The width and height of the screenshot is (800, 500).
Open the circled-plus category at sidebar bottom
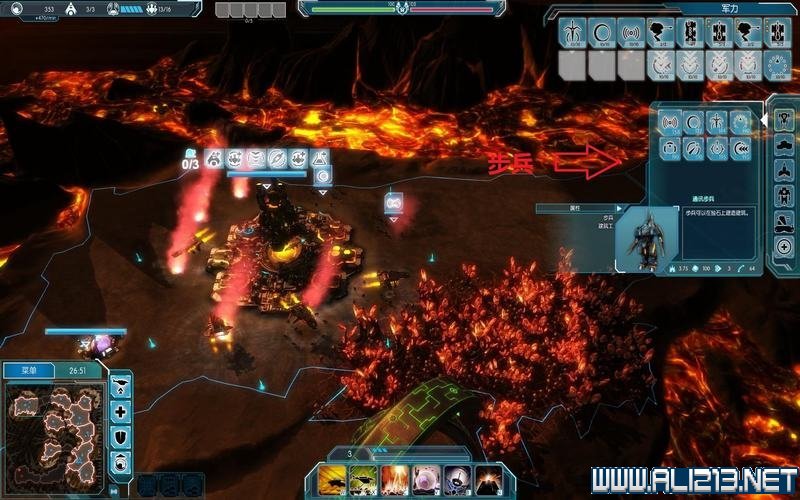pyautogui.click(x=785, y=247)
